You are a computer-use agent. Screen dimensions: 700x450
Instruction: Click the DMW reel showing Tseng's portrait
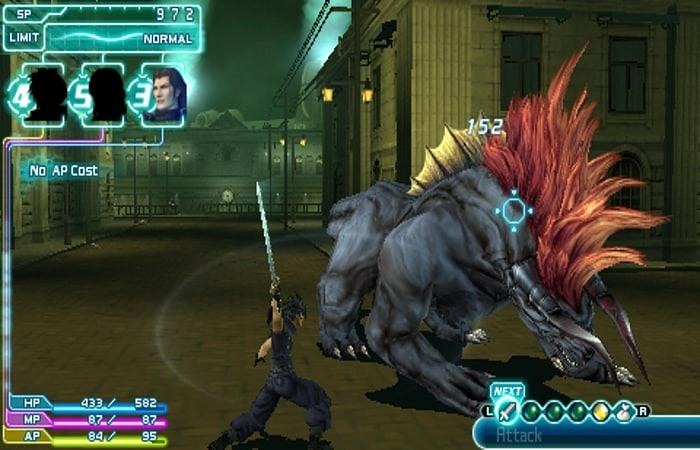click(x=164, y=95)
